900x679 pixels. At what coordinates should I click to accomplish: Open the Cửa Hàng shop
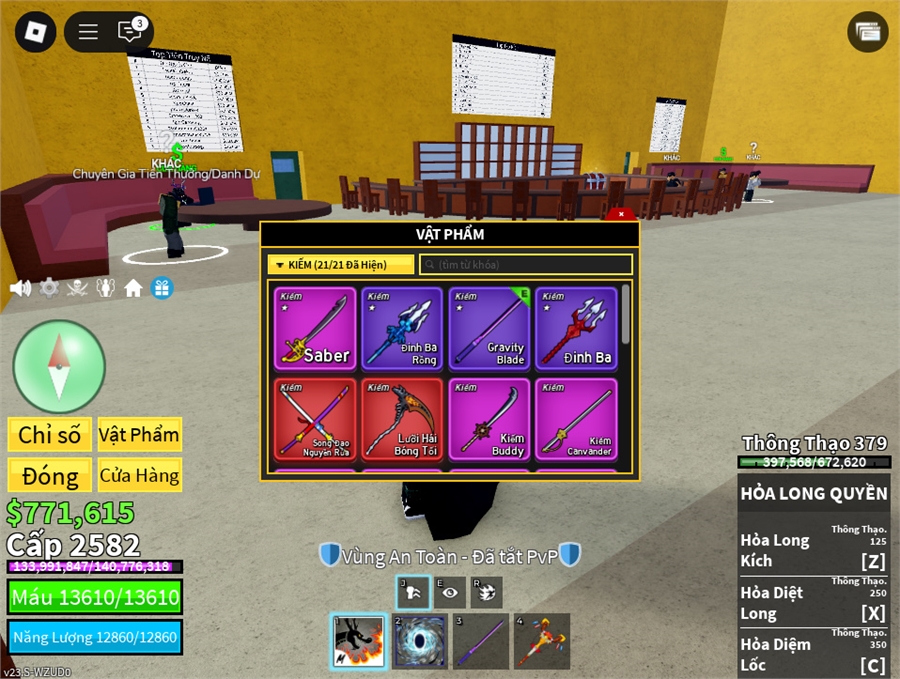point(139,475)
